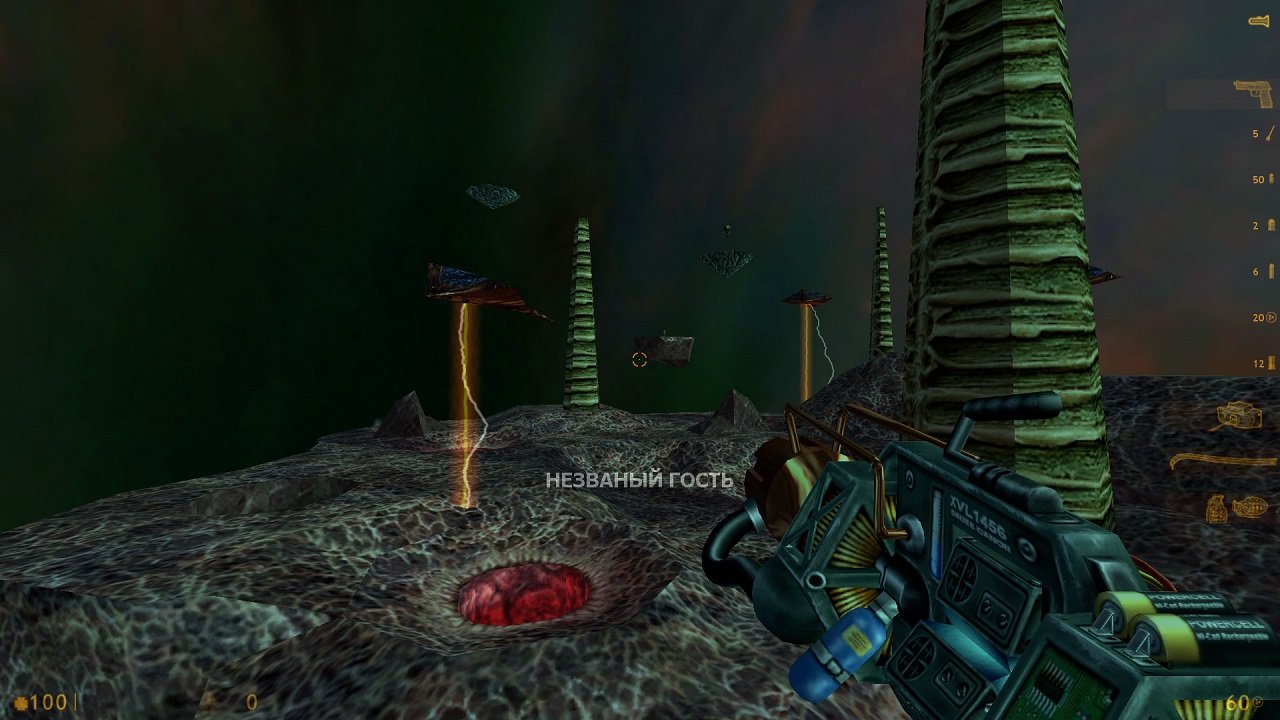
Task: Click the НЕЗВАНЫЙ ГОСТЬ chapter title text
Action: tap(640, 481)
